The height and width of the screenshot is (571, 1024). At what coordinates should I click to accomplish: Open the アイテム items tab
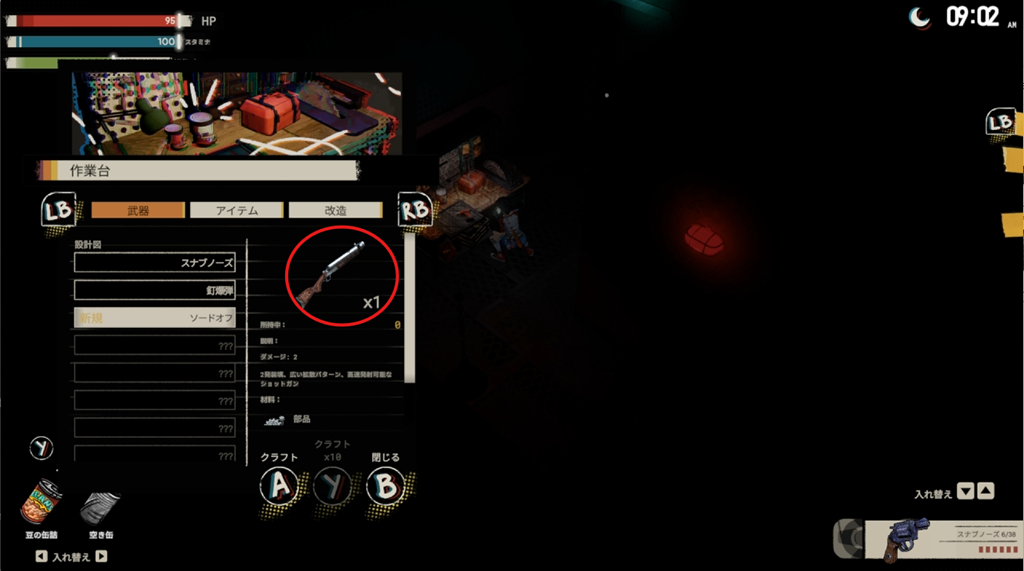pyautogui.click(x=237, y=210)
